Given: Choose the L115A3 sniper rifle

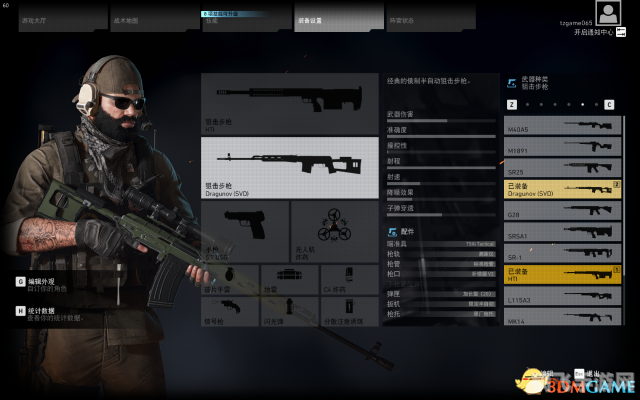Looking at the screenshot, I should click(563, 297).
